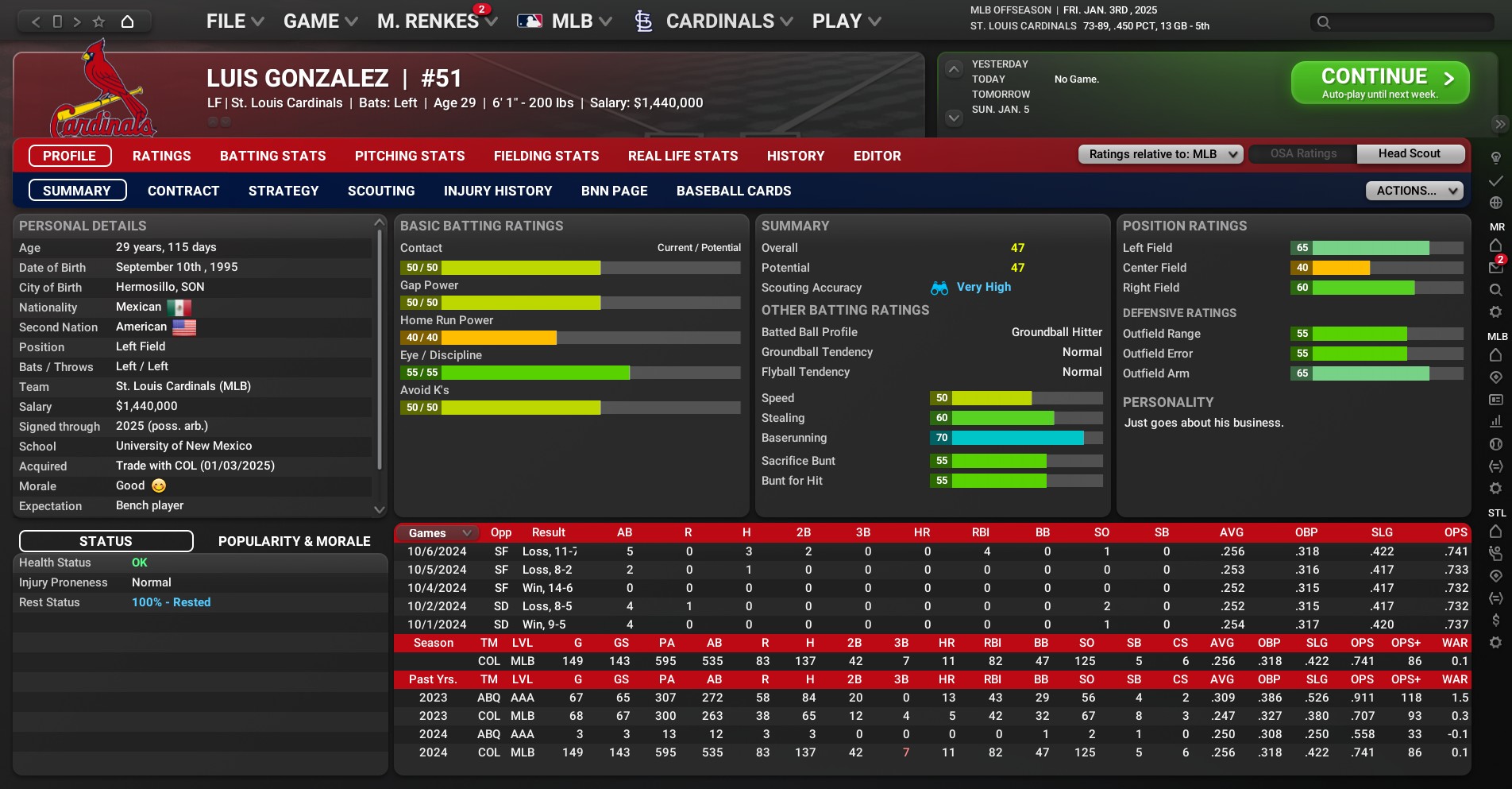The image size is (1512, 789).
Task: Show the BATTING STATS tab
Action: pos(272,156)
